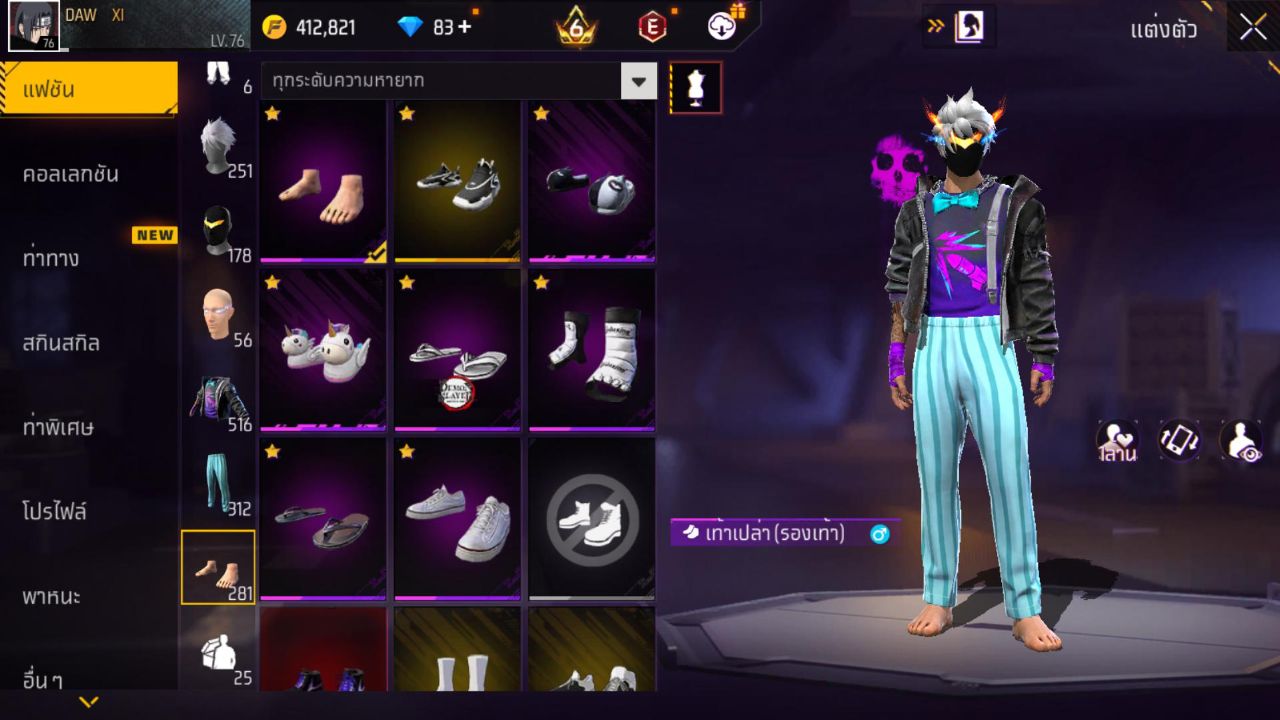Screen dimensions: 1280x720
Task: Click the cloud download icon with gift badge
Action: coord(719,27)
